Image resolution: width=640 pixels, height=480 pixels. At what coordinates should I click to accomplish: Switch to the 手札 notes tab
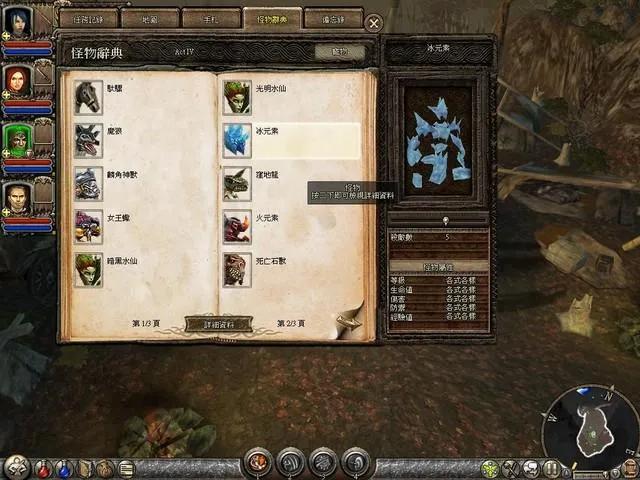pos(211,19)
